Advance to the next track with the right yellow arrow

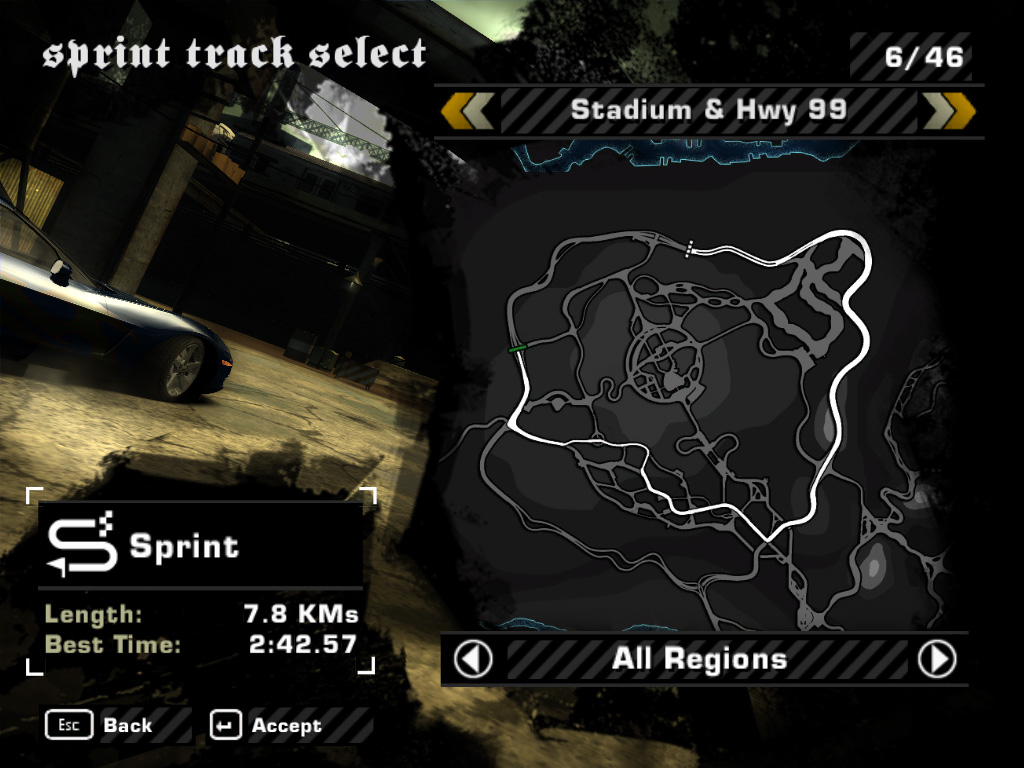coord(948,111)
